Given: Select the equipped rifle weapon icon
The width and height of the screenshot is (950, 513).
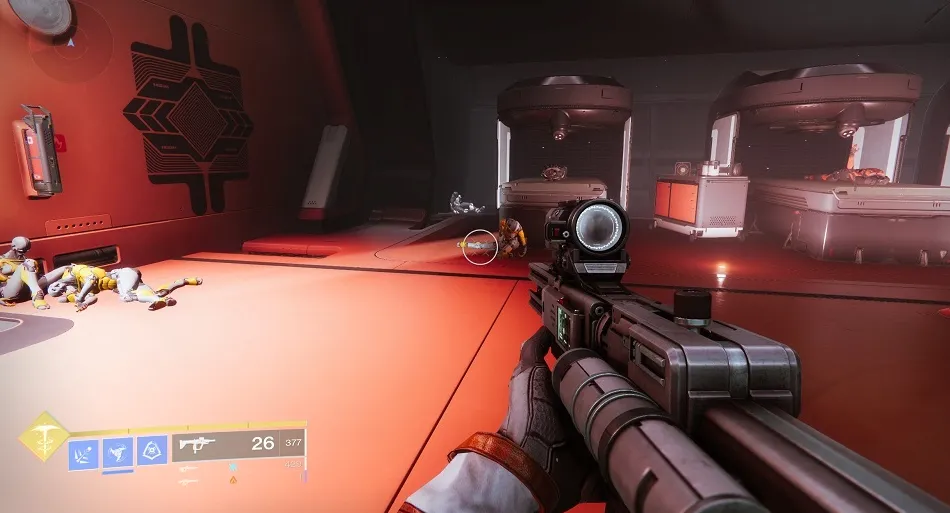Looking at the screenshot, I should pyautogui.click(x=198, y=445).
